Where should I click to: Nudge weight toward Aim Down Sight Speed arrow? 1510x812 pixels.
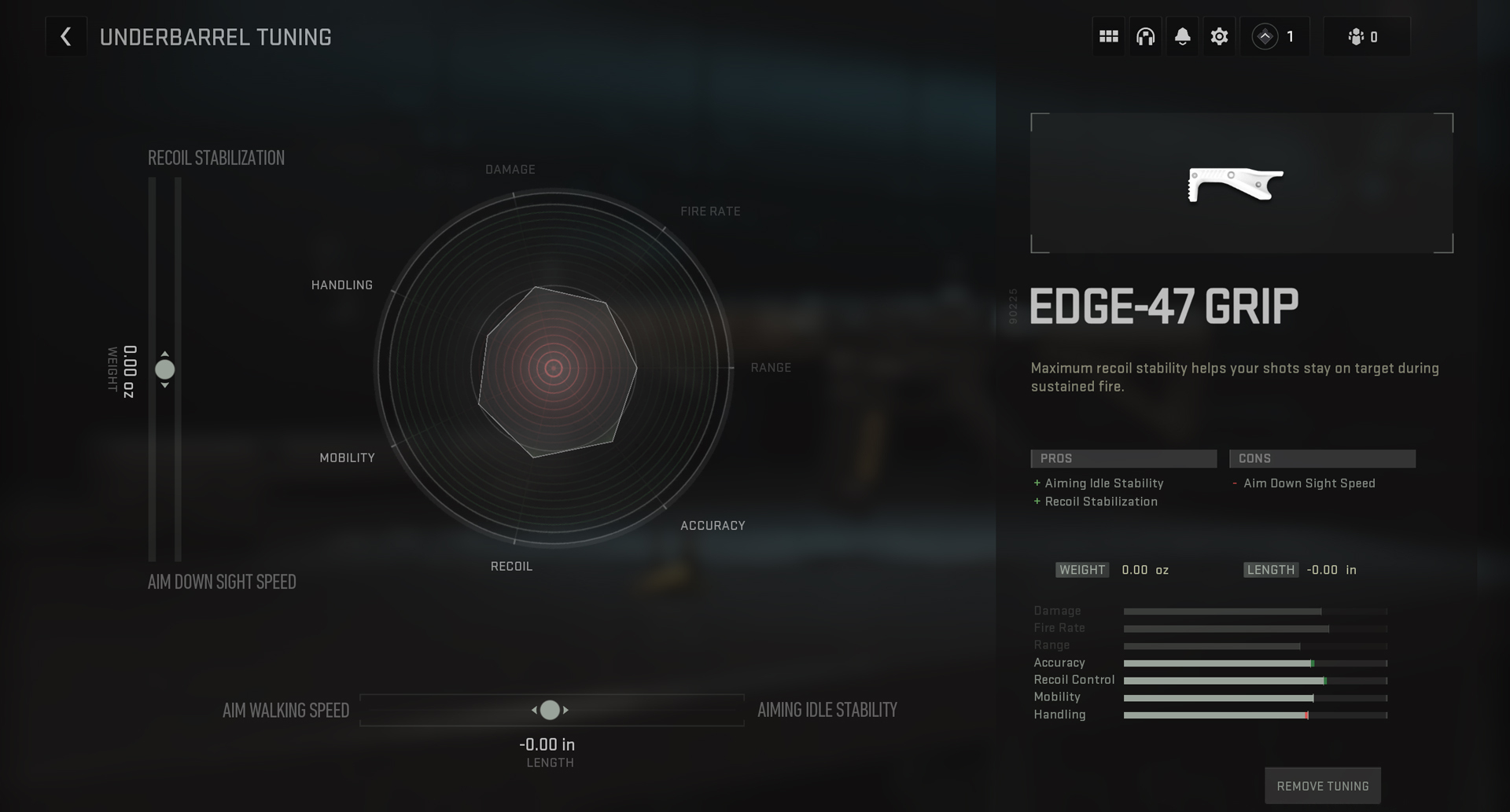165,385
